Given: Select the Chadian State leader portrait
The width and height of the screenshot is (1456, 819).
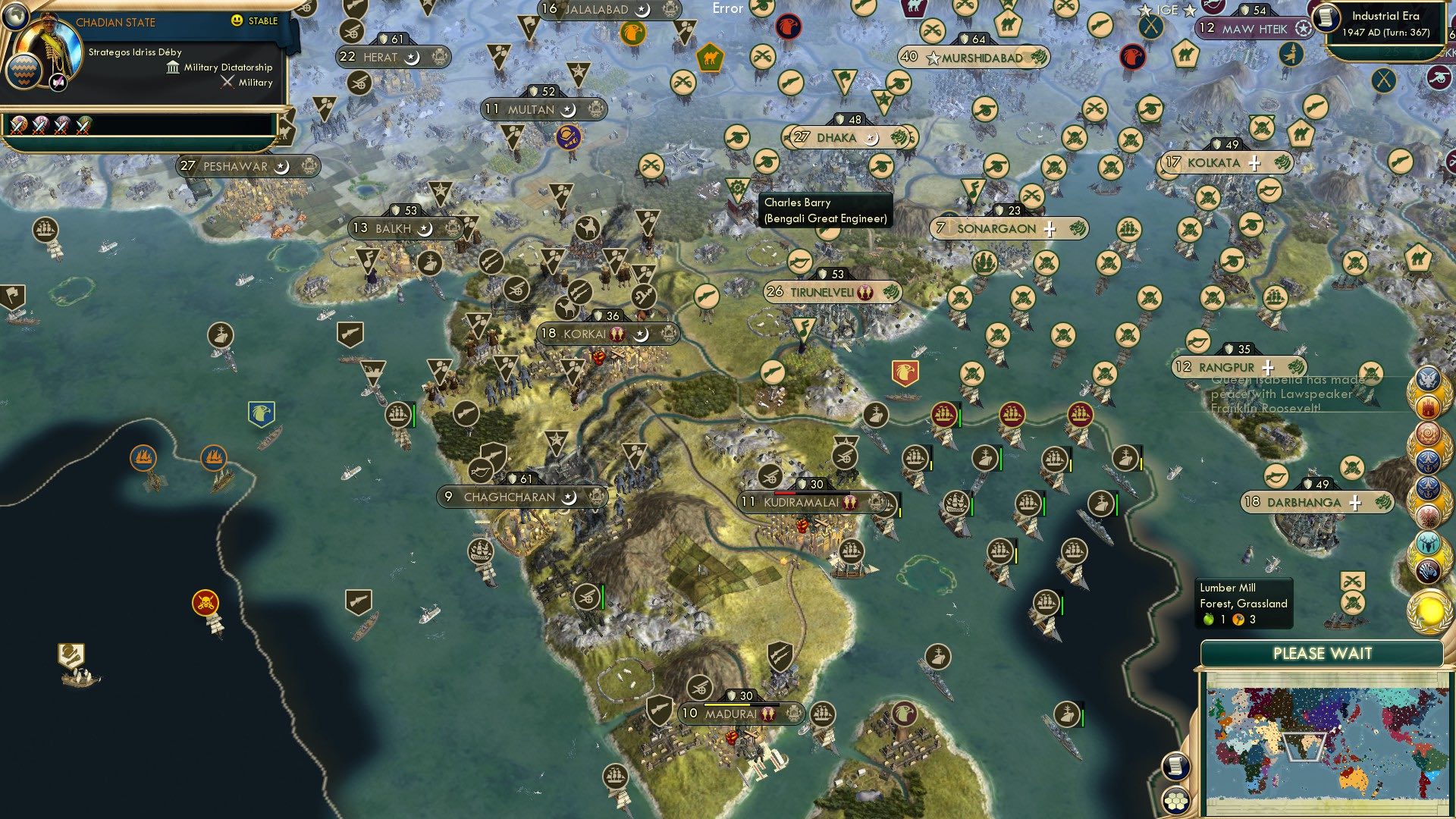Looking at the screenshot, I should pos(50,47).
